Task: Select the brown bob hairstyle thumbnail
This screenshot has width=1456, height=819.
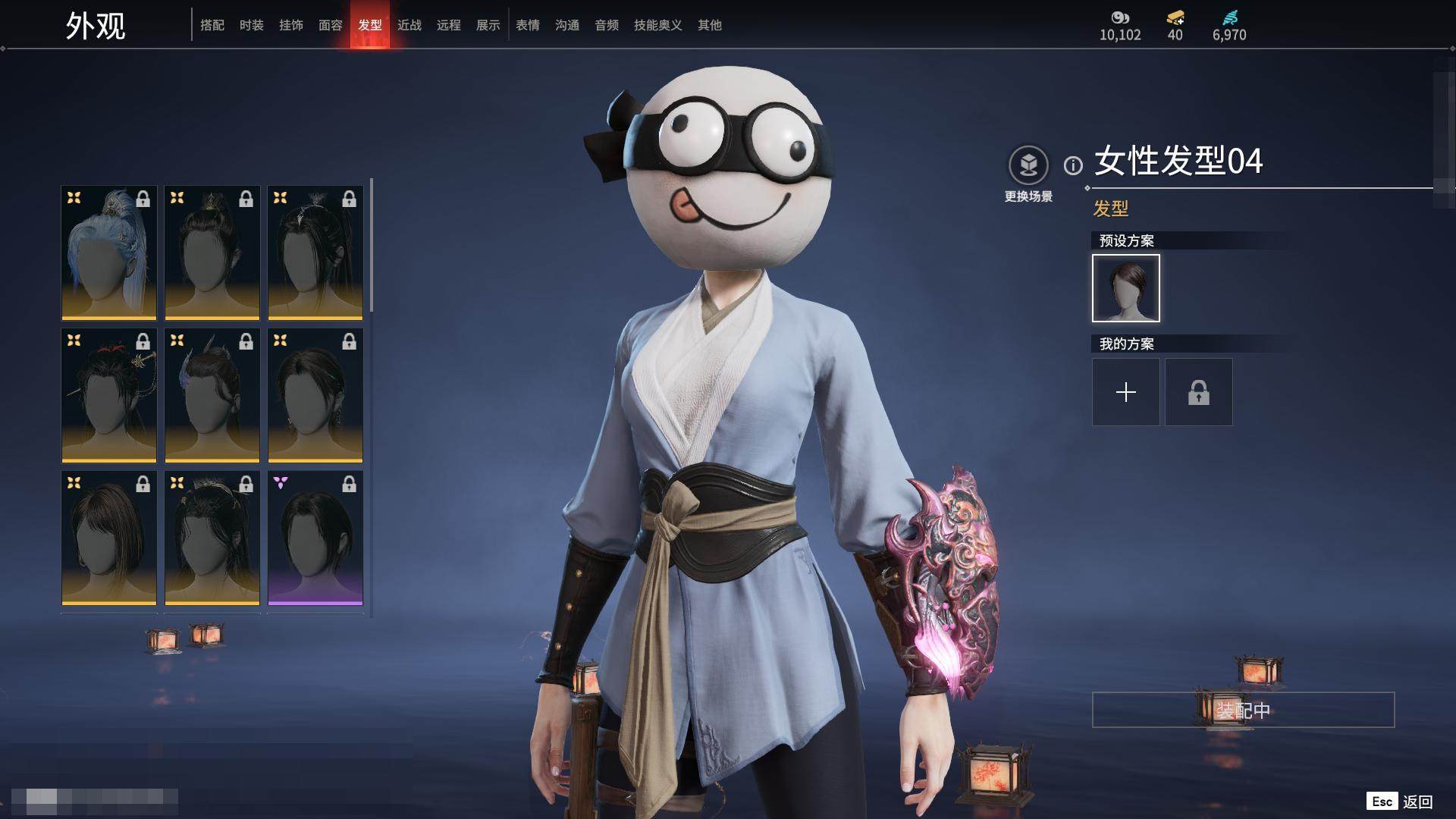Action: click(109, 538)
